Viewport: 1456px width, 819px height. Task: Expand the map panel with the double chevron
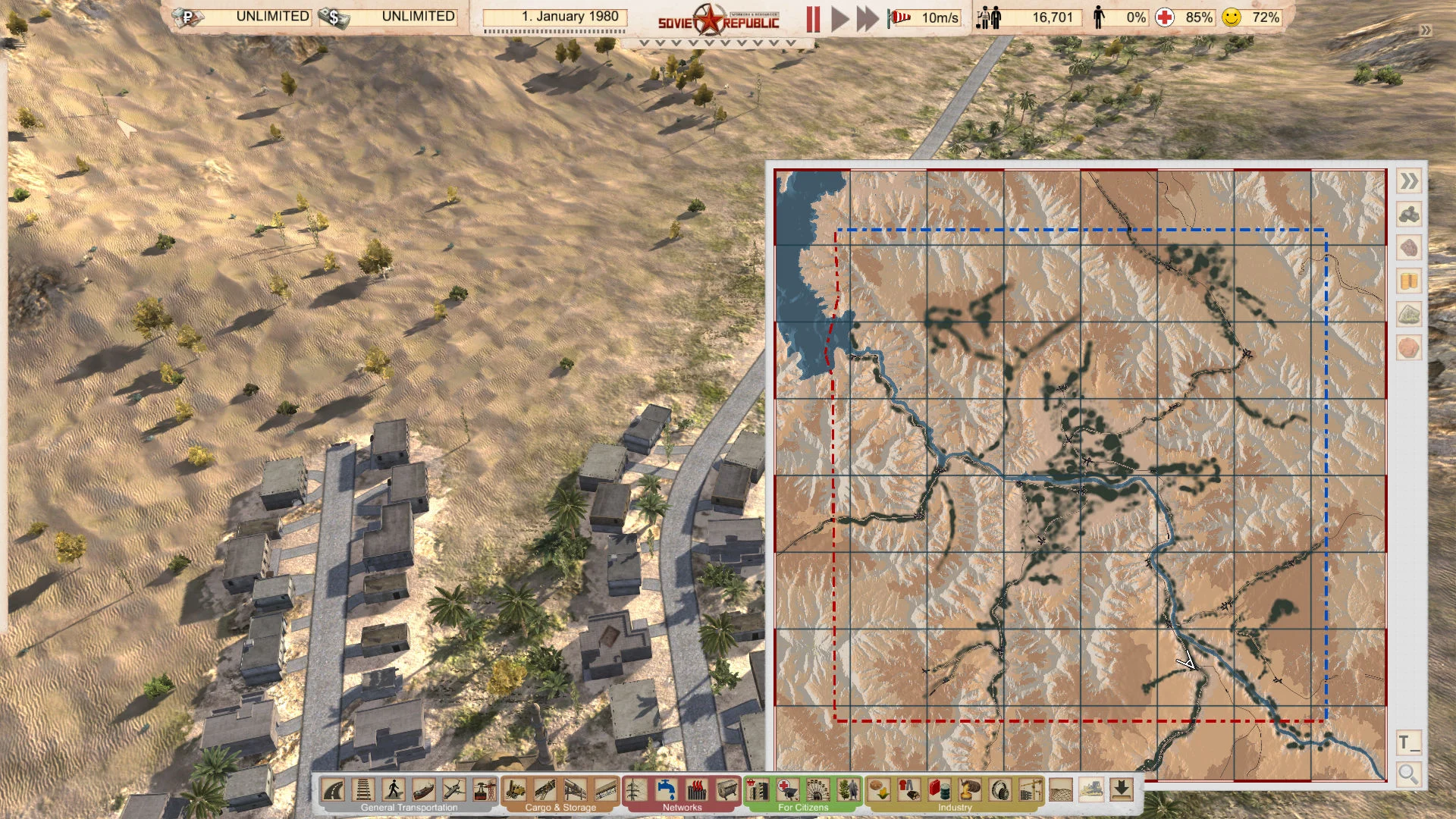coord(1409,181)
